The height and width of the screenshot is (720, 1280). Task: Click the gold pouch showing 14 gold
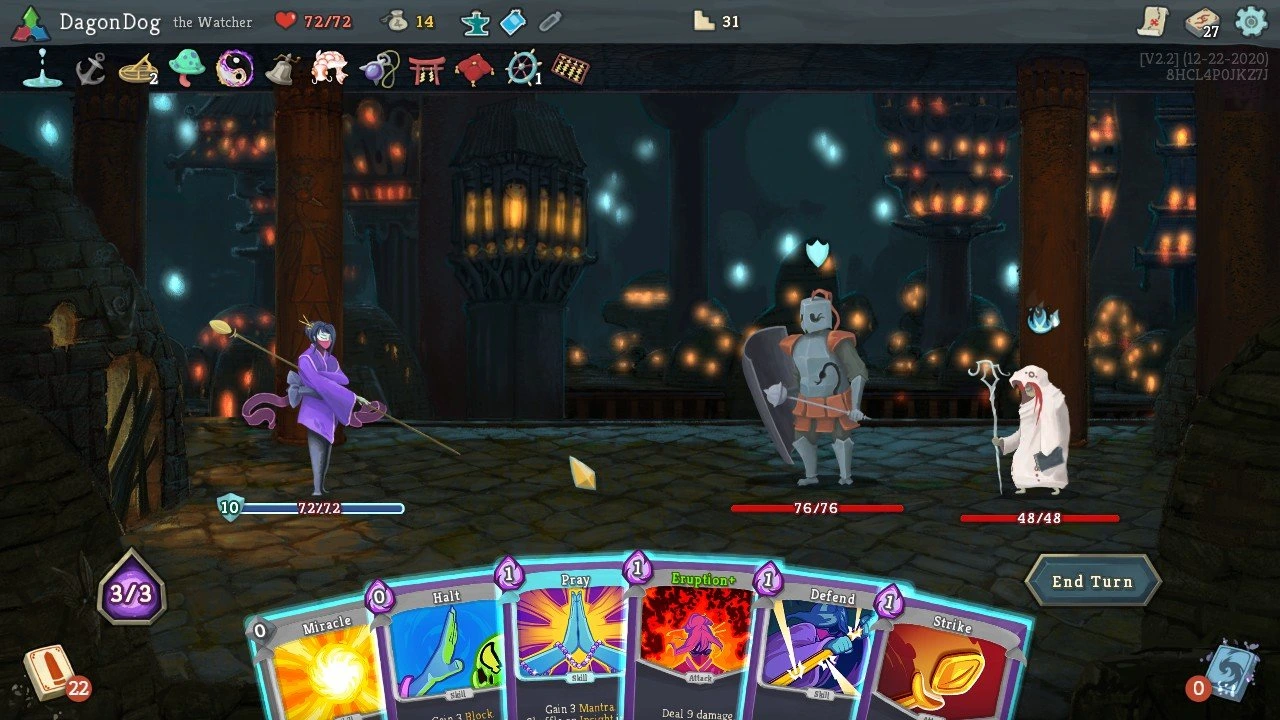[x=398, y=22]
